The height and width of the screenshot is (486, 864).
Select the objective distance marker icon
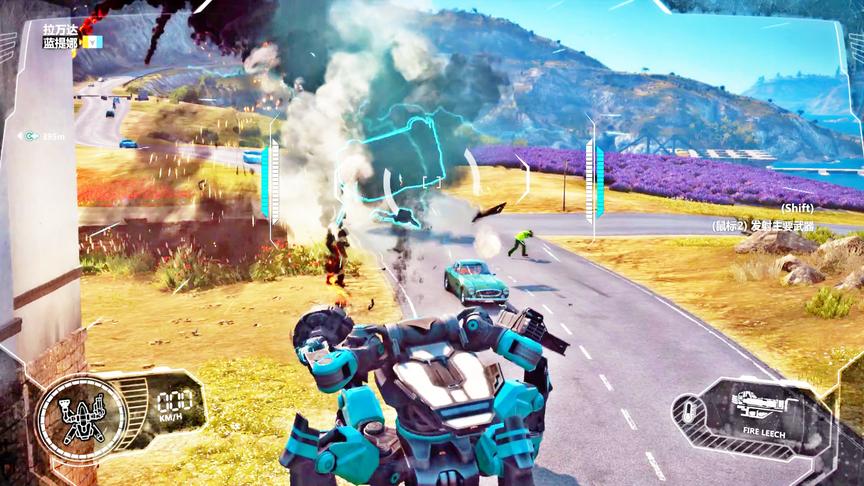[x=32, y=135]
